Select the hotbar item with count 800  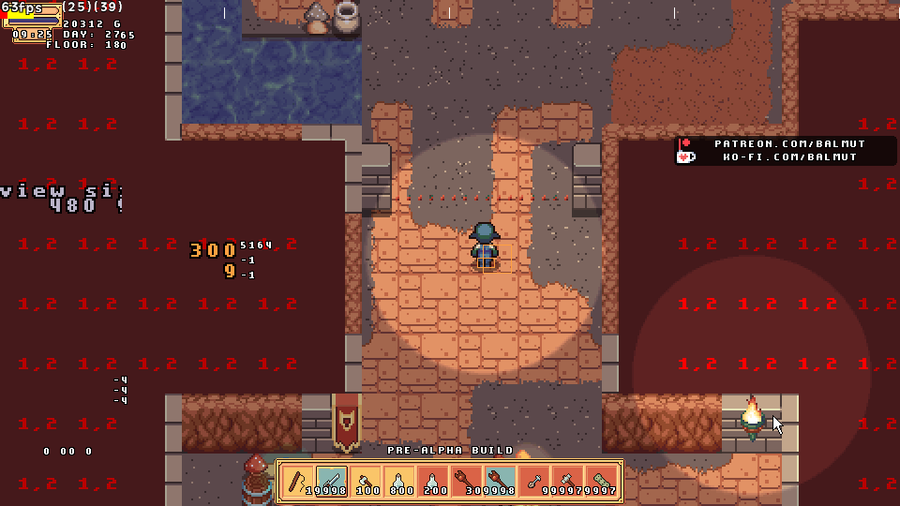click(399, 482)
